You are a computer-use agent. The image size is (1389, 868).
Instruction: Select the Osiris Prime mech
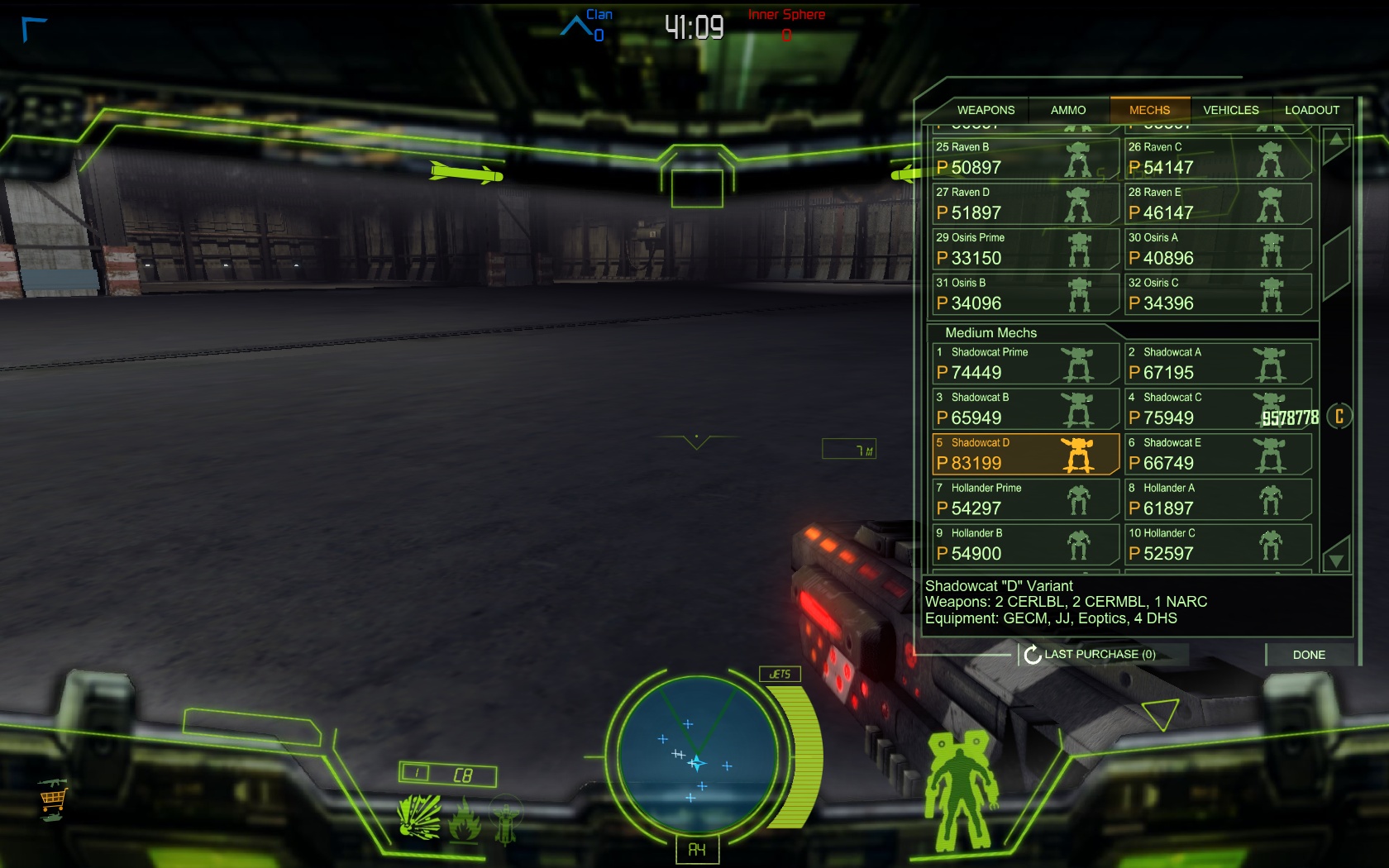[1024, 249]
